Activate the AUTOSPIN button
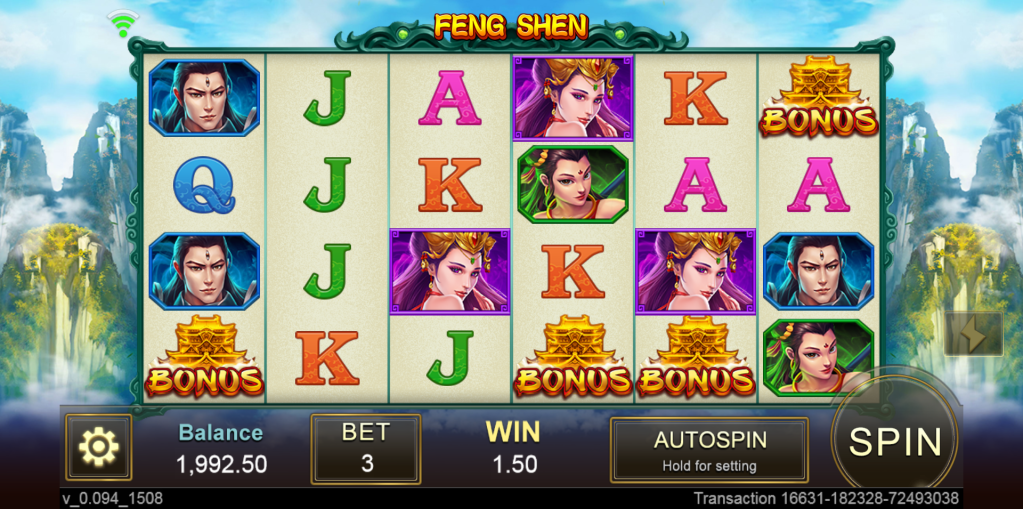 click(x=709, y=450)
